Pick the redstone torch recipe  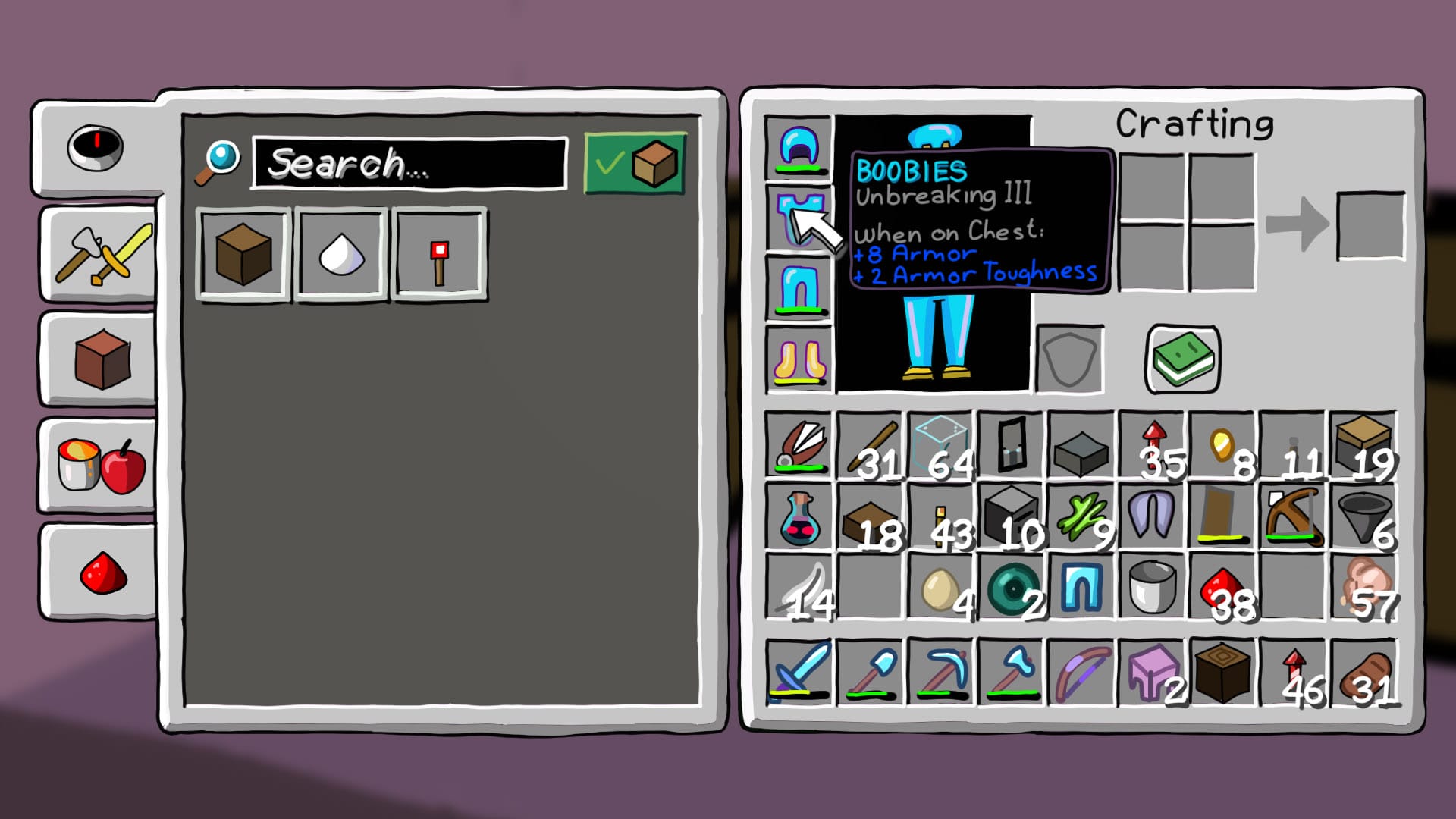coord(439,255)
